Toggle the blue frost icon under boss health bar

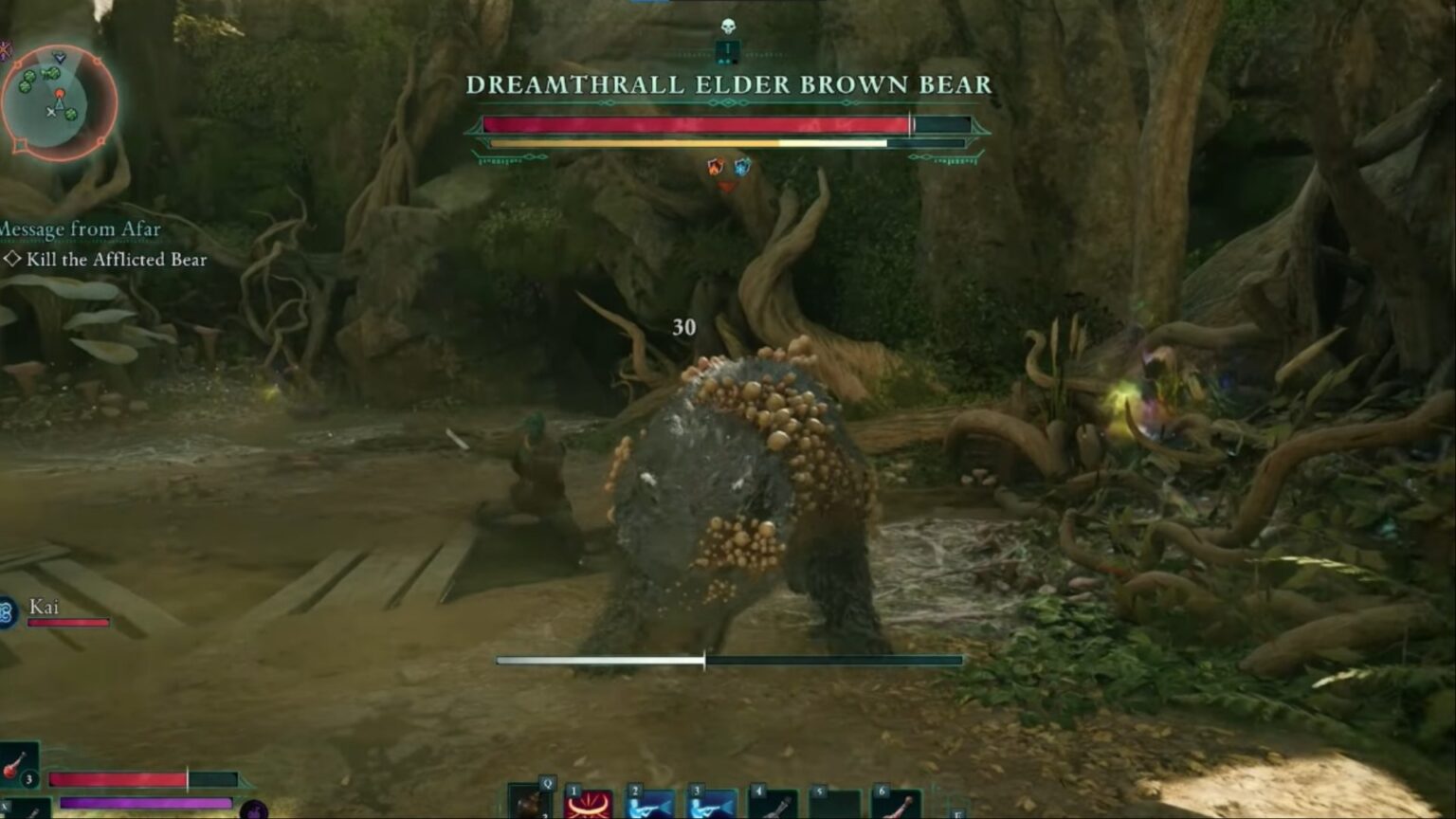(x=740, y=167)
